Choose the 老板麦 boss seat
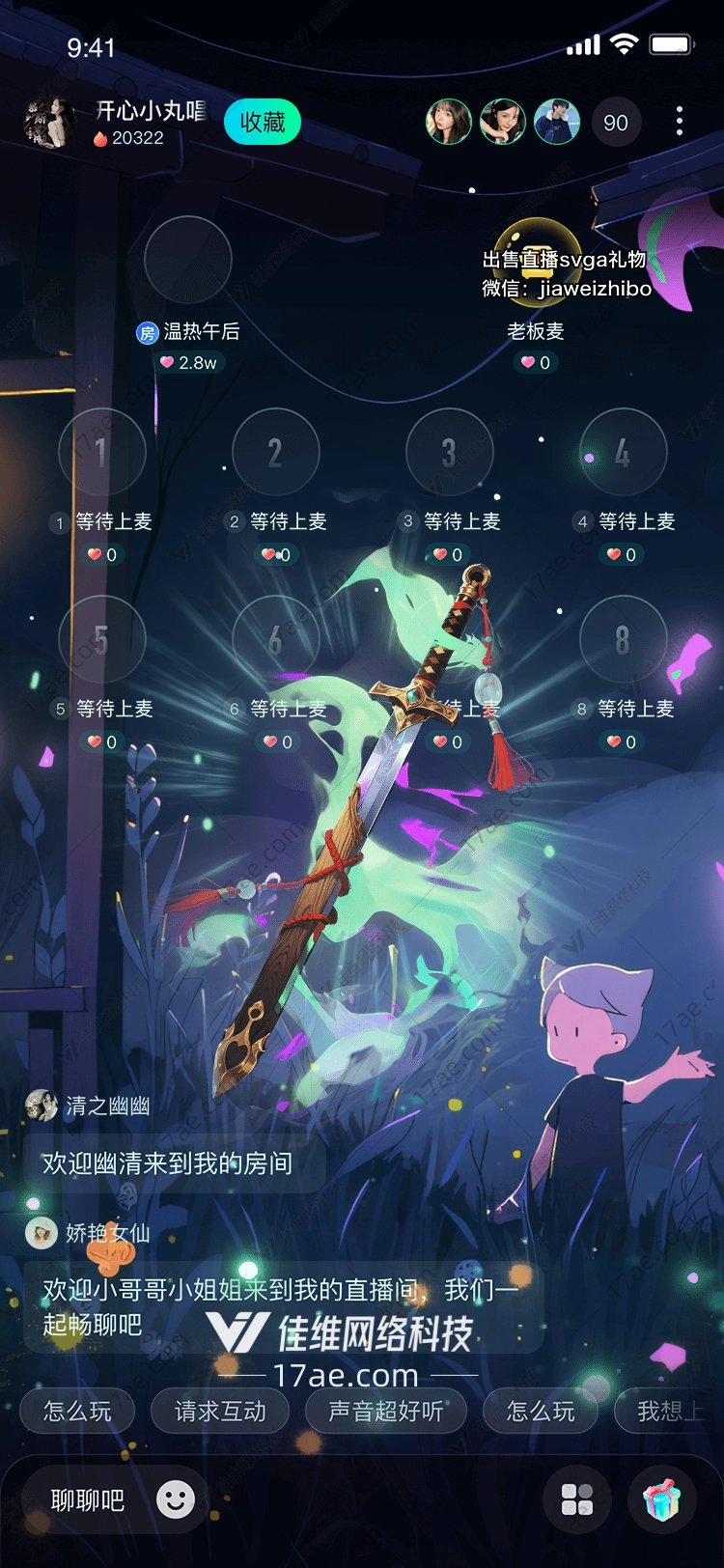The image size is (724, 1568). 536,260
